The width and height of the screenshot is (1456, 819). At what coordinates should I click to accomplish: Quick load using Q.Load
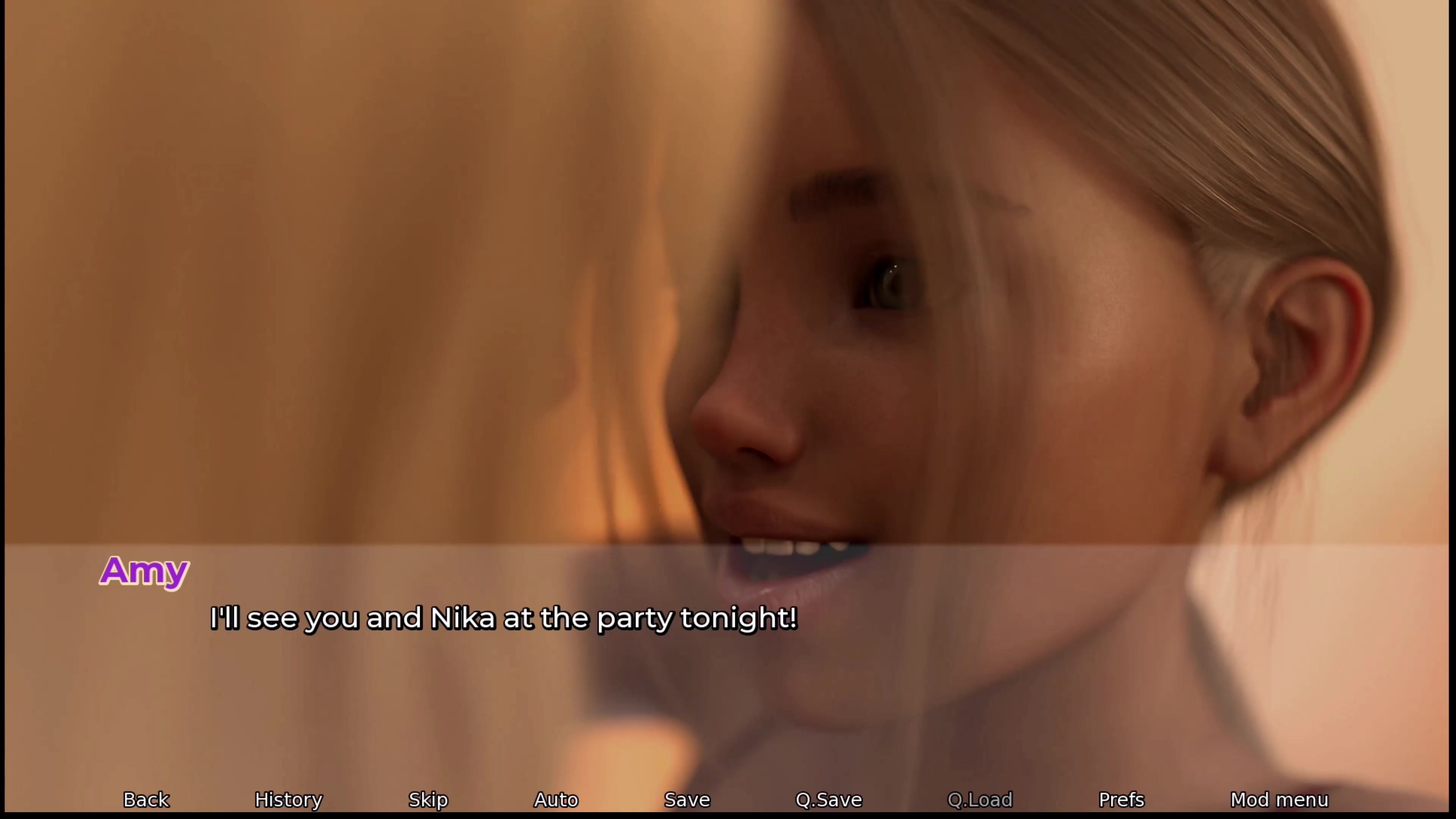979,800
